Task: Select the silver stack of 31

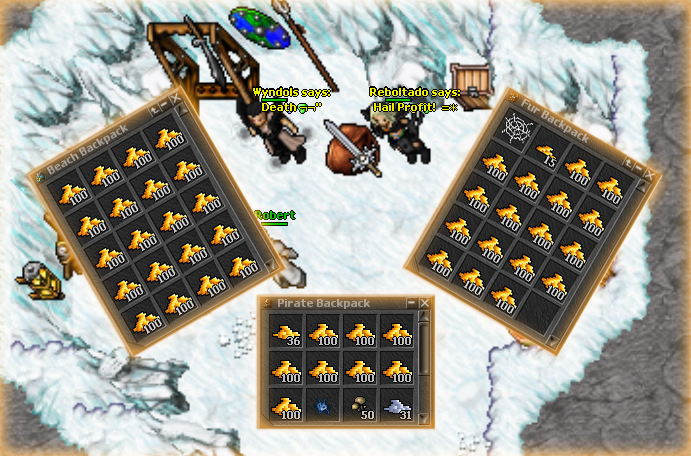Action: tap(397, 406)
